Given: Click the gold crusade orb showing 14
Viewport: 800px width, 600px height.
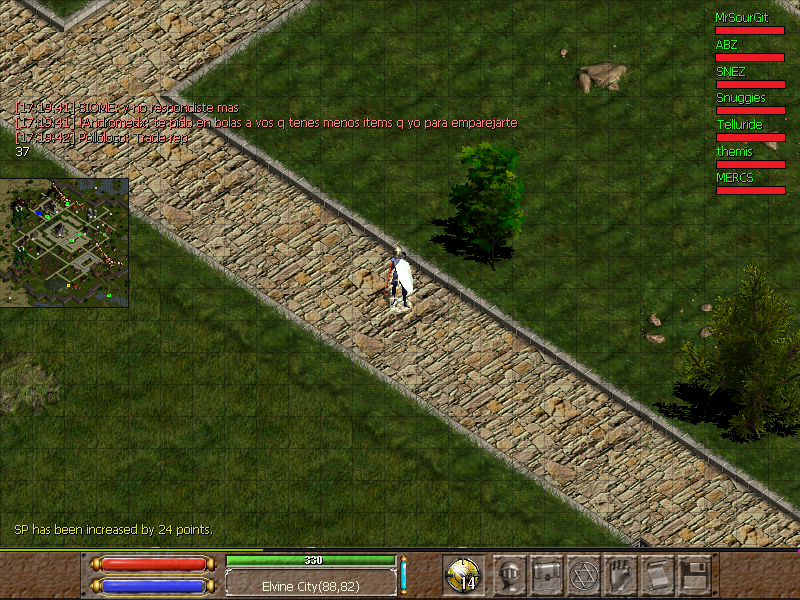Looking at the screenshot, I should coord(464,575).
